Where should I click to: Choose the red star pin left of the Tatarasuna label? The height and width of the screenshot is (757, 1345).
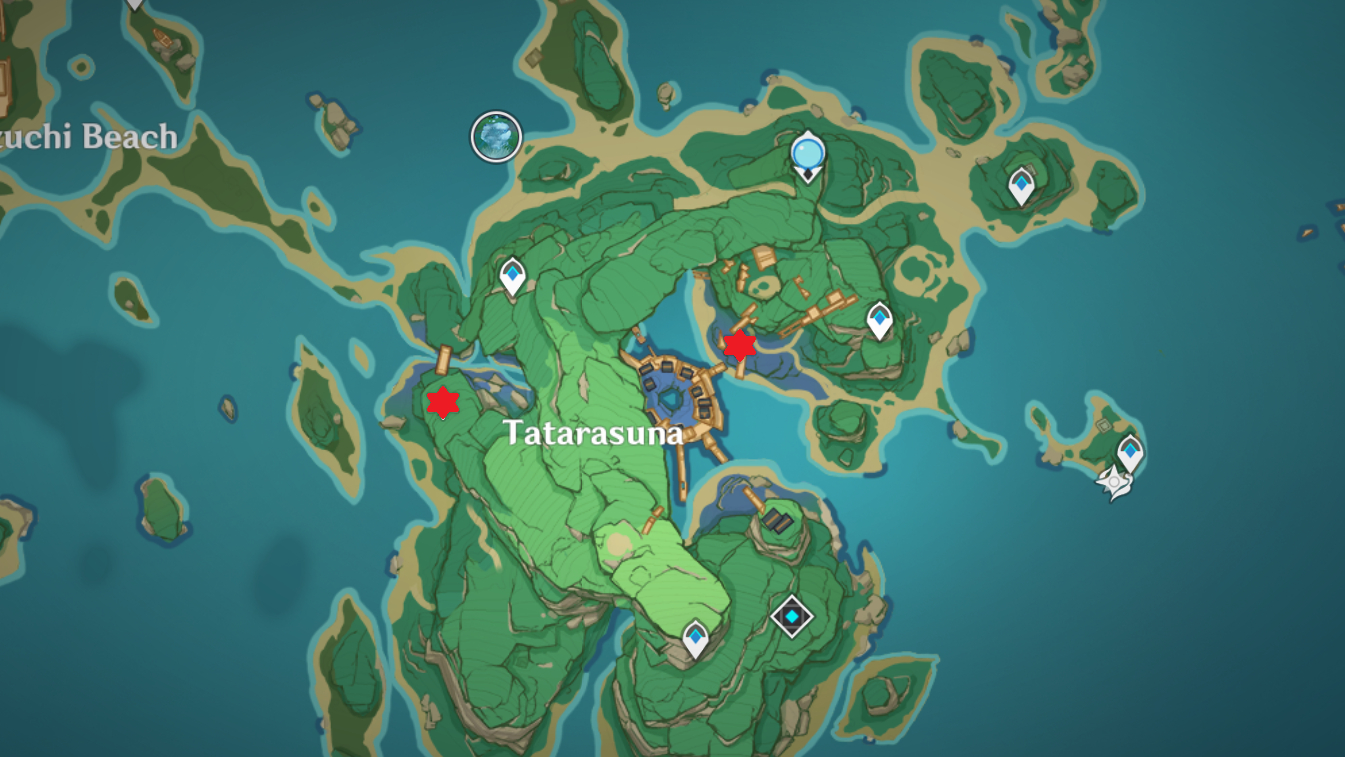tap(443, 402)
